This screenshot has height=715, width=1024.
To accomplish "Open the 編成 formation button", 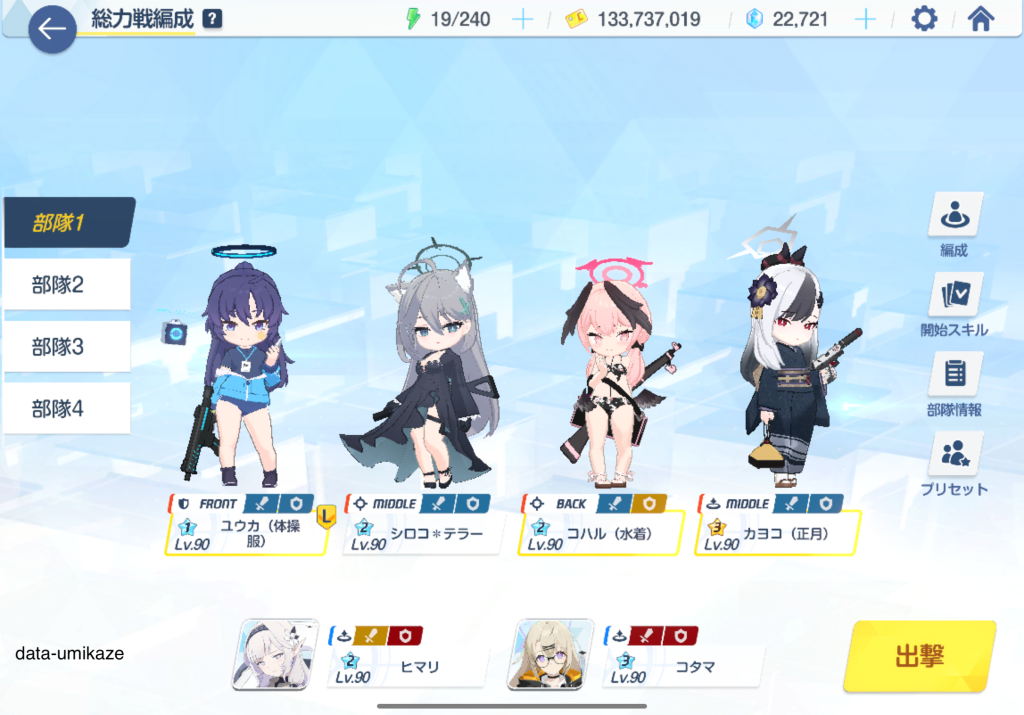I will coord(954,225).
